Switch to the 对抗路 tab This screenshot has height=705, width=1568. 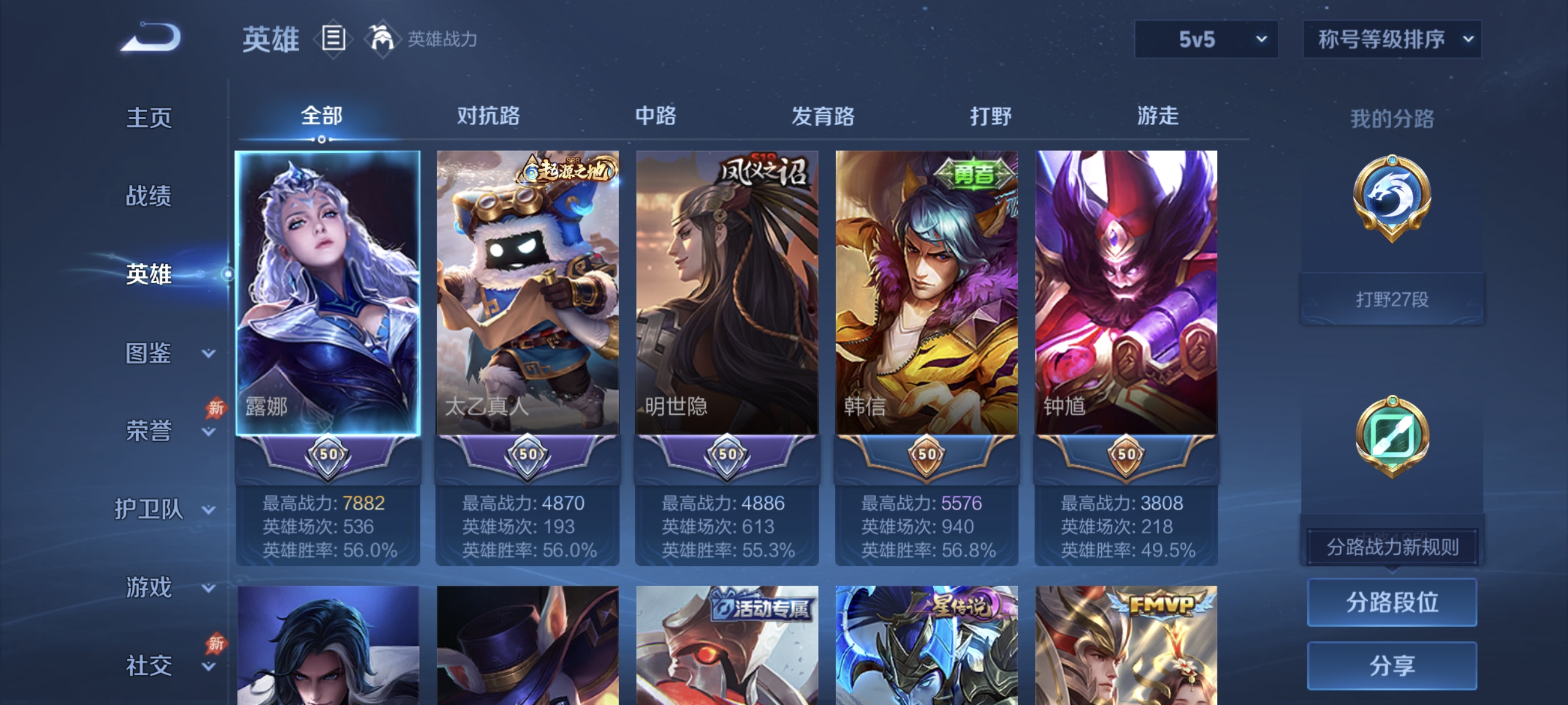487,116
